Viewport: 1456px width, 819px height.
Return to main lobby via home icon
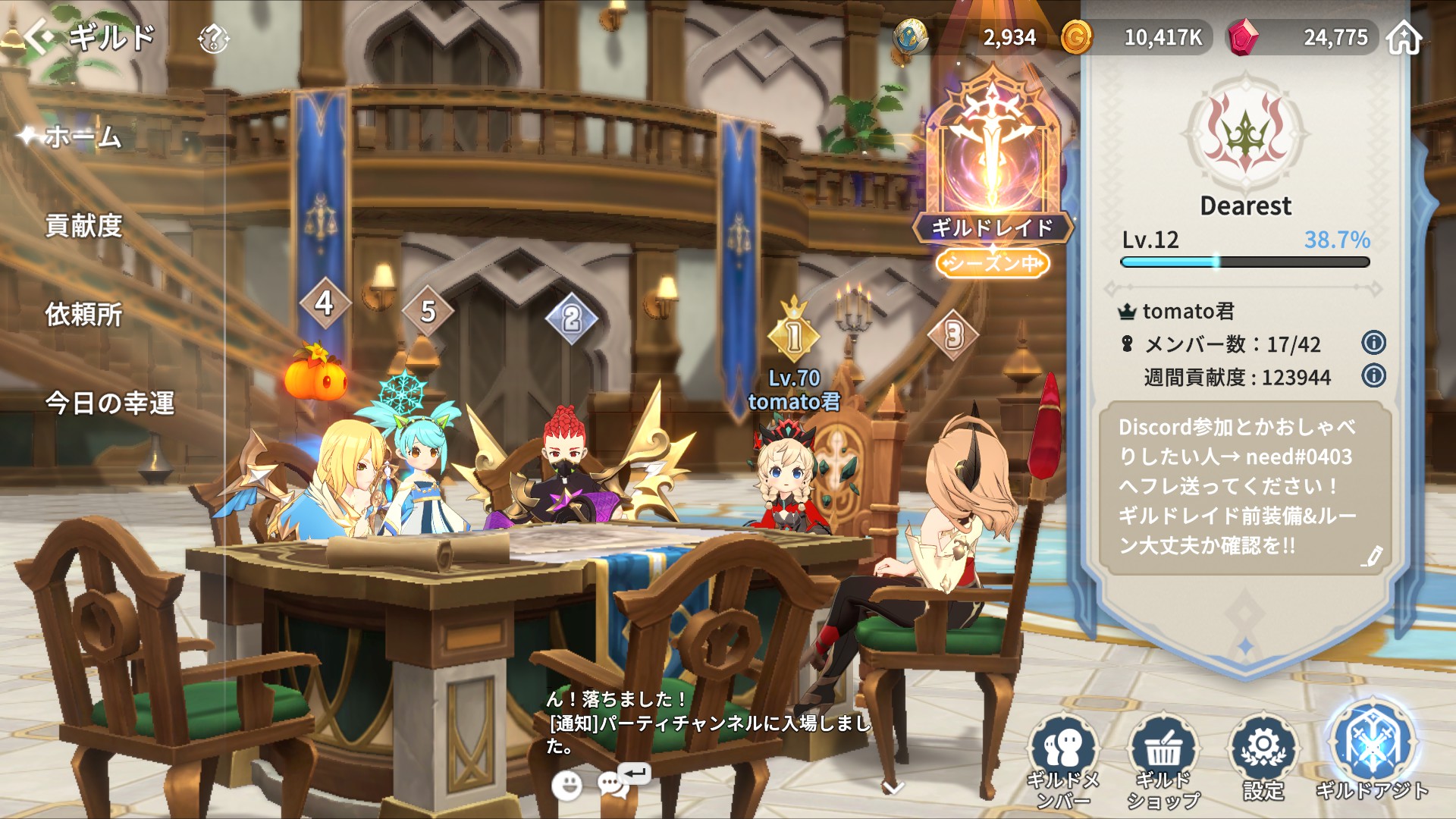(1404, 38)
